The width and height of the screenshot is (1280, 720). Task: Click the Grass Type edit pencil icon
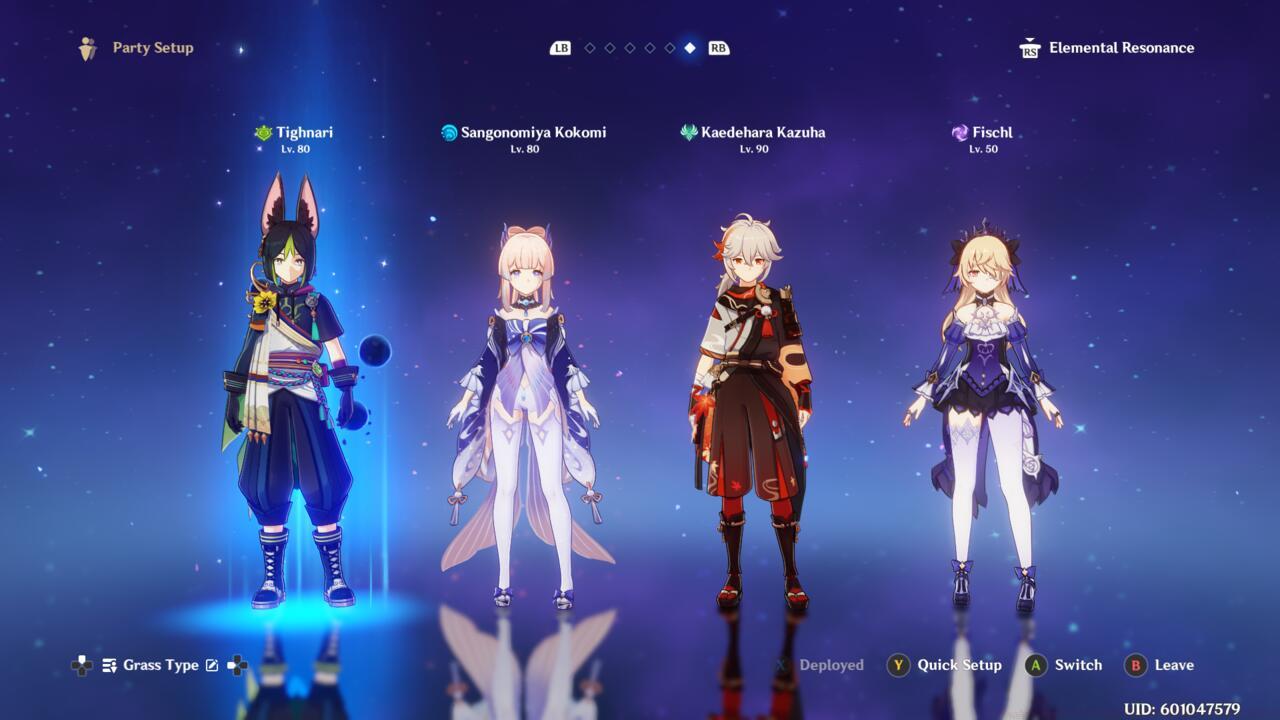[x=213, y=665]
